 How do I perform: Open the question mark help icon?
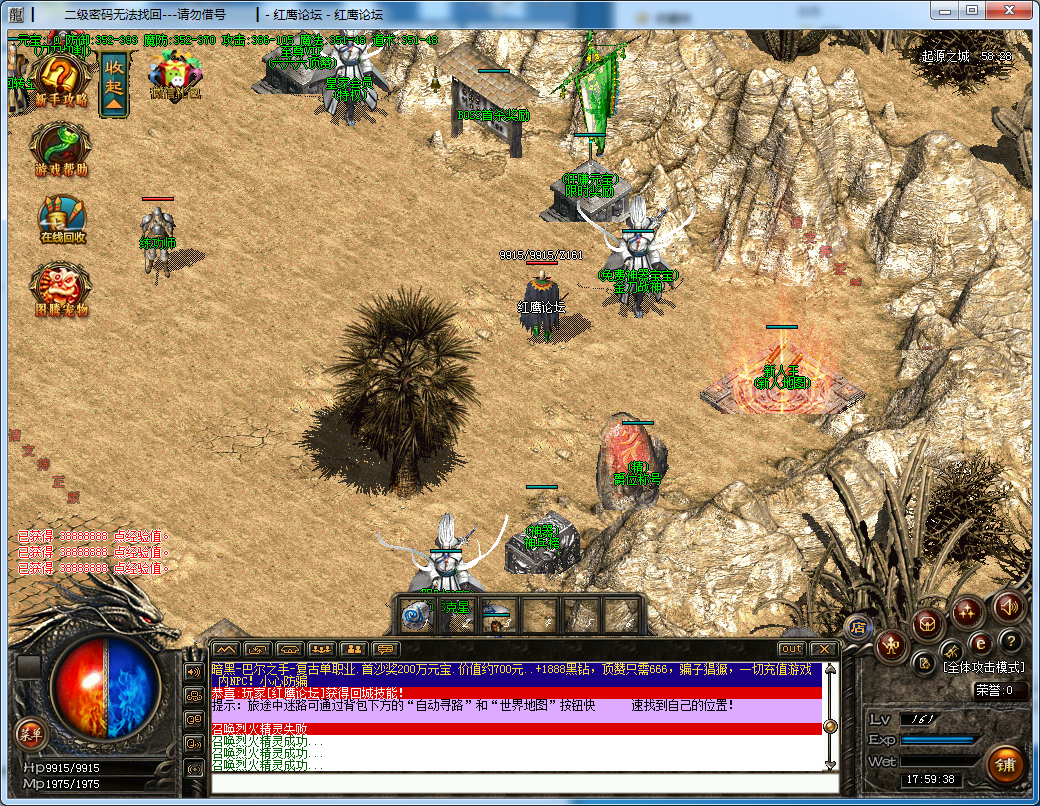(x=1011, y=641)
